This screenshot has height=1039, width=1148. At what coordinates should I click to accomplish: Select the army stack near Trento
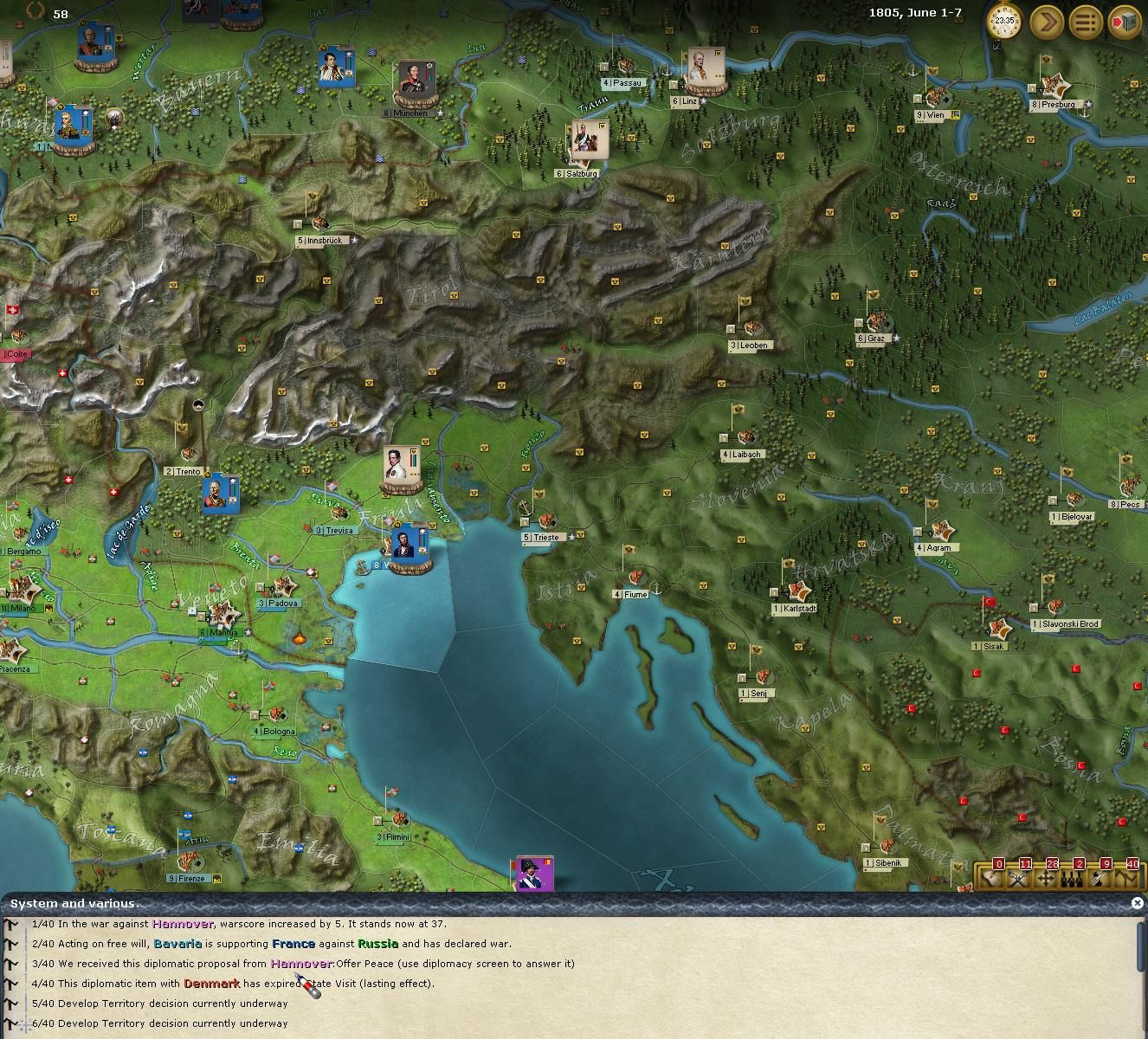[x=220, y=494]
